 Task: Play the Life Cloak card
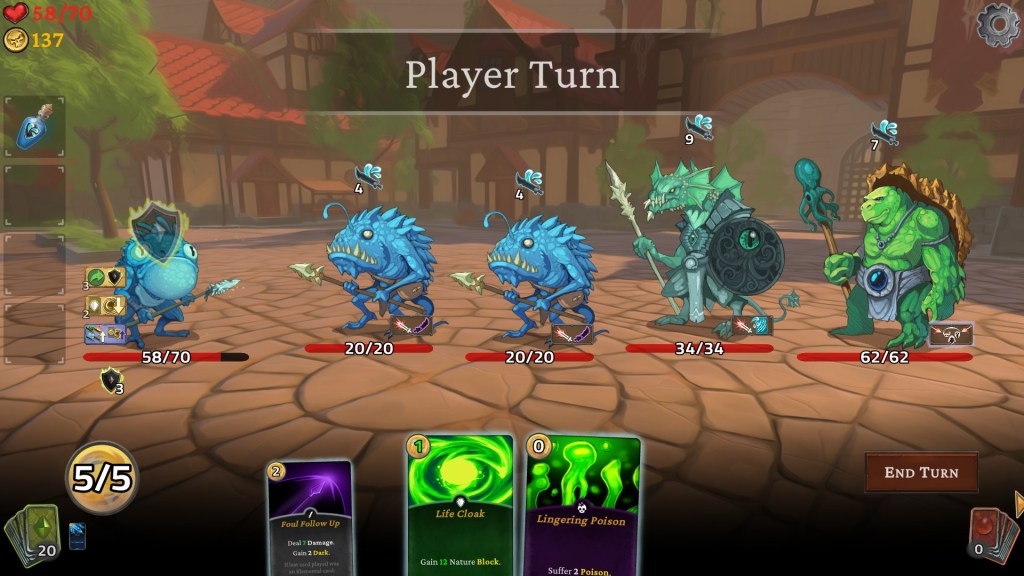click(x=459, y=505)
